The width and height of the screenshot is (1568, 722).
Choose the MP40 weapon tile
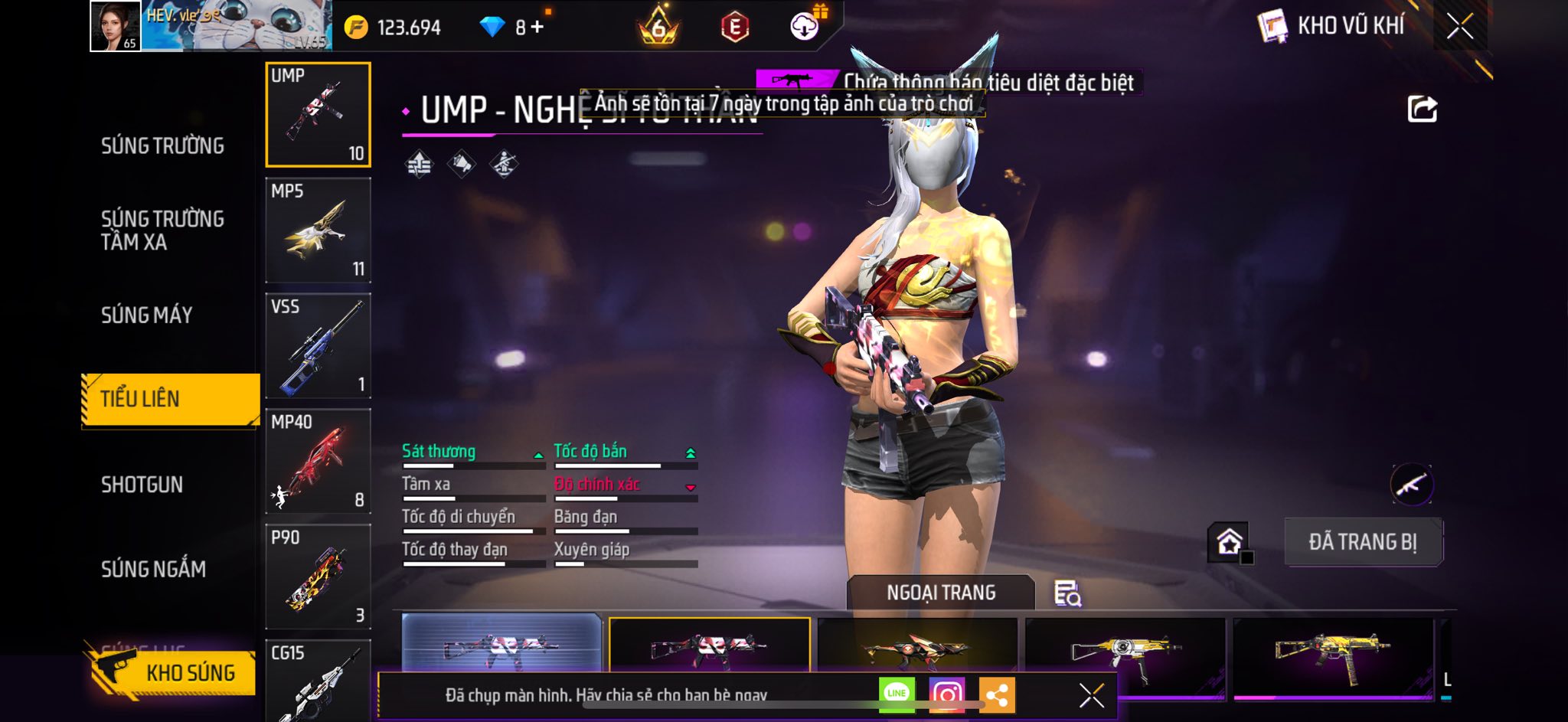tap(318, 462)
